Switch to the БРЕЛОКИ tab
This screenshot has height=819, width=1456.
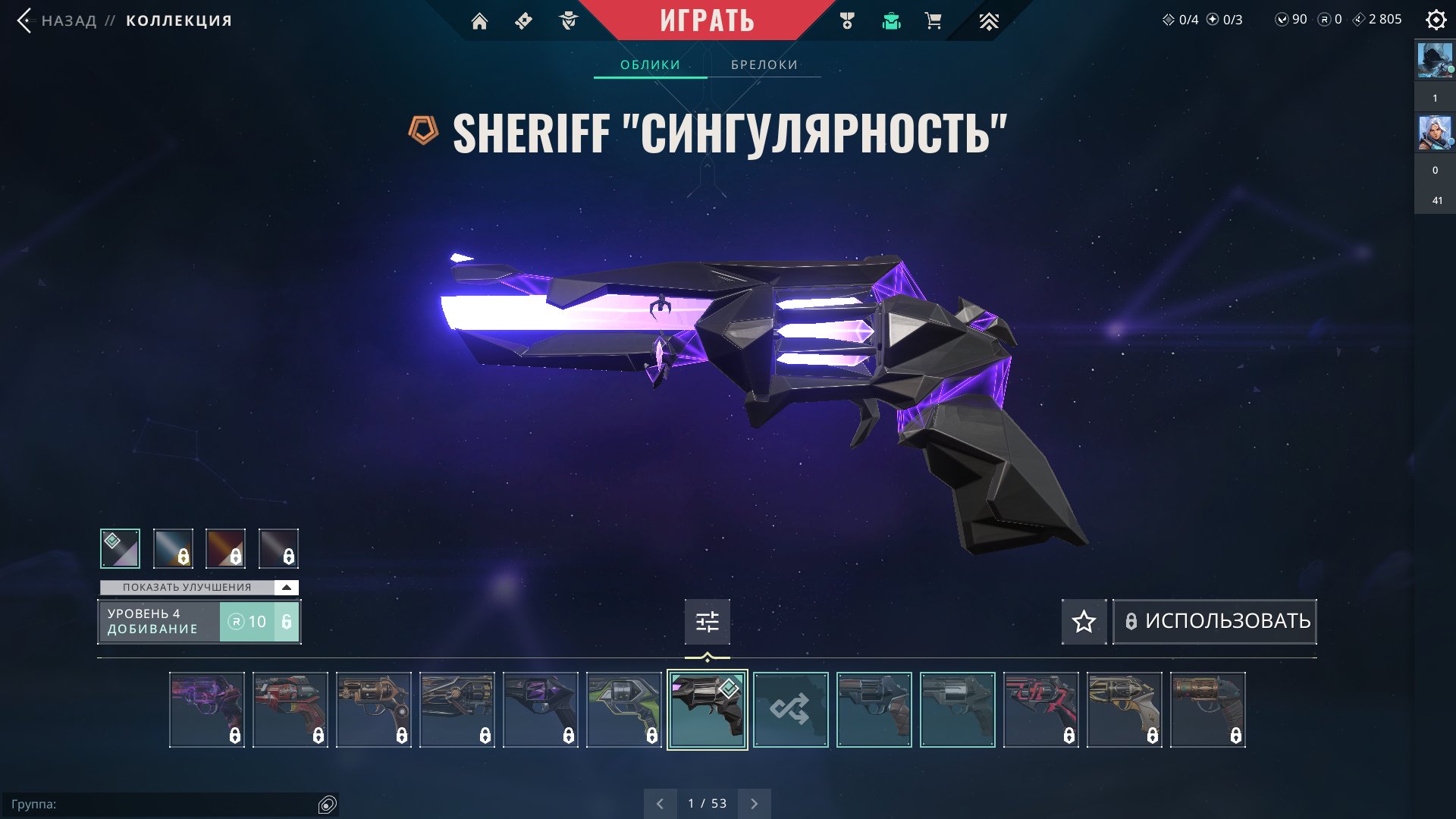click(x=764, y=65)
